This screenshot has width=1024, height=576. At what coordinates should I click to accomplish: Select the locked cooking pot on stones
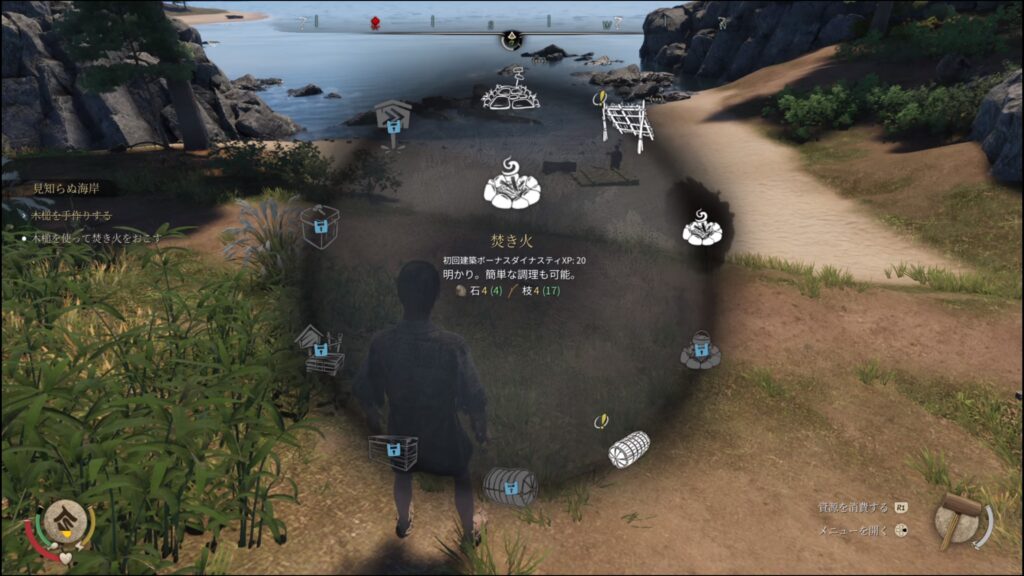701,350
